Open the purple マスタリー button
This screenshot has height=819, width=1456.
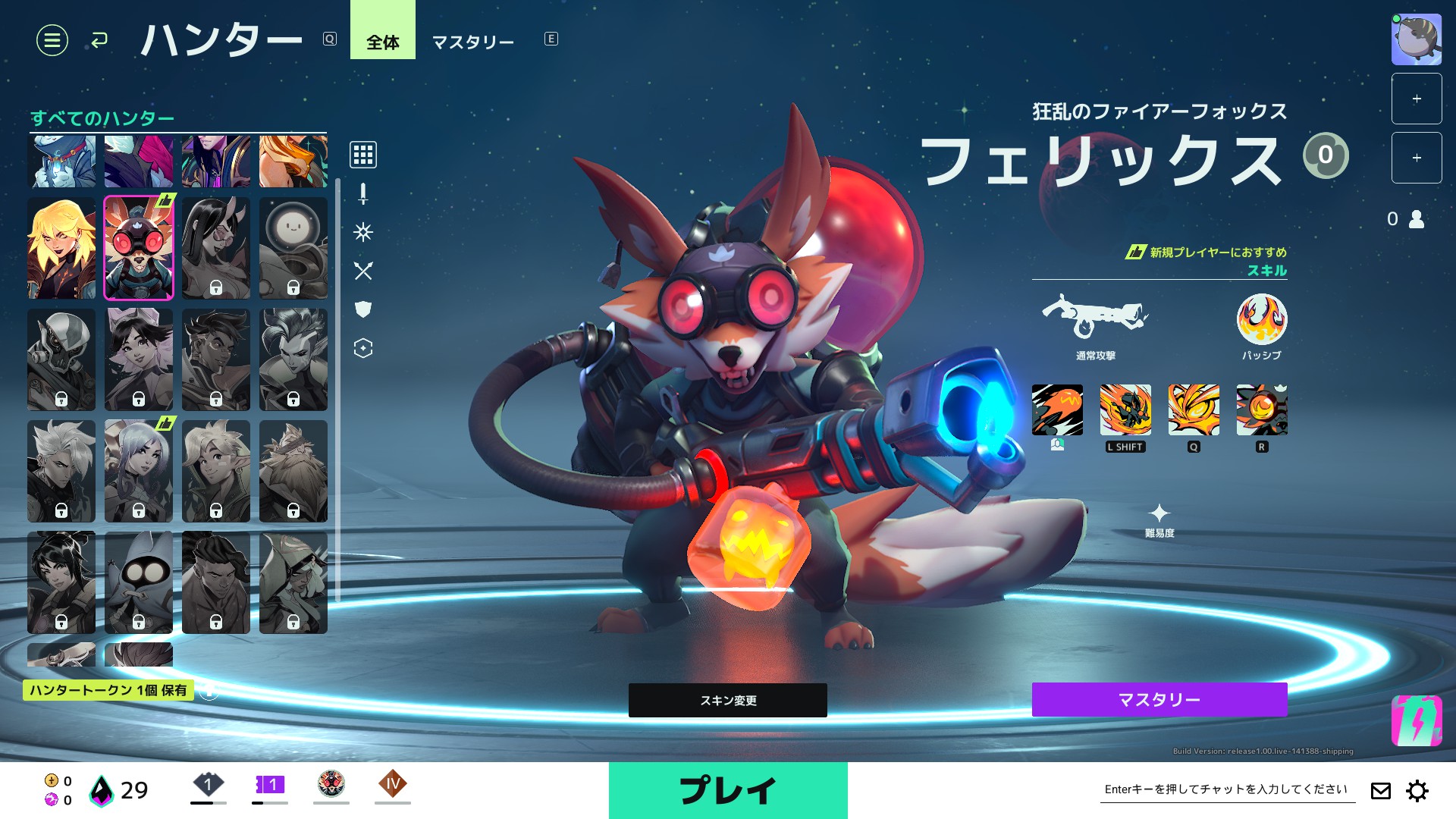(1159, 699)
